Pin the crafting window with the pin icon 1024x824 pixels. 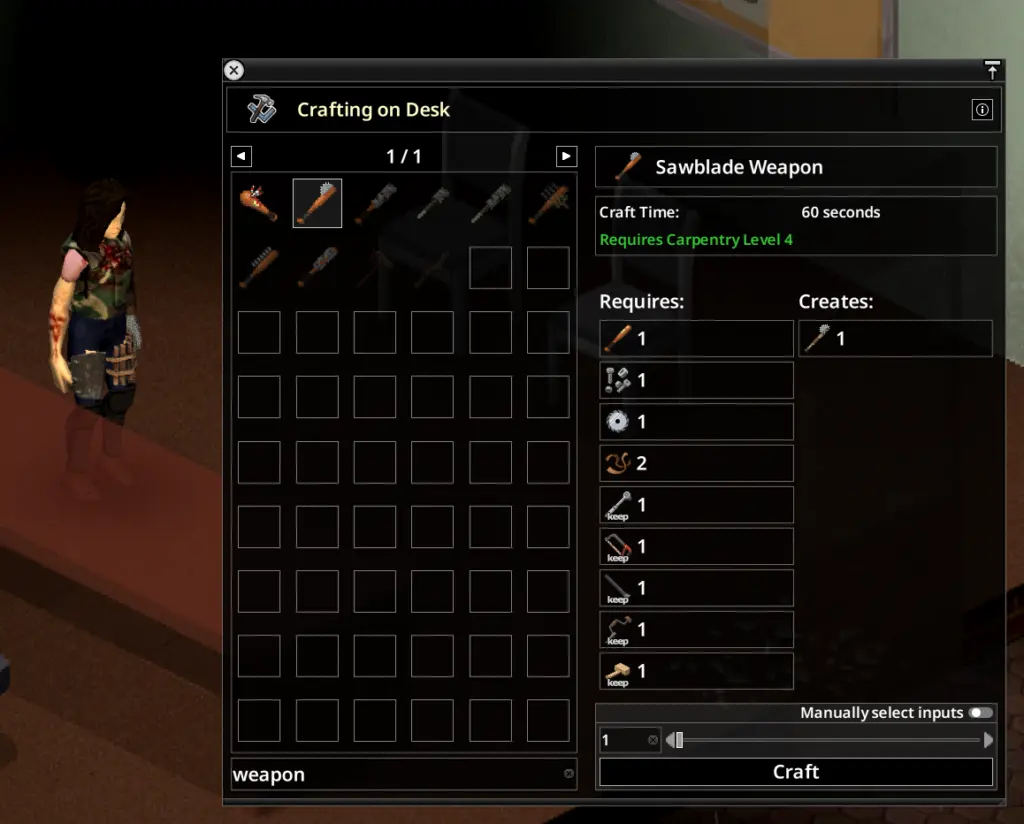tap(991, 70)
